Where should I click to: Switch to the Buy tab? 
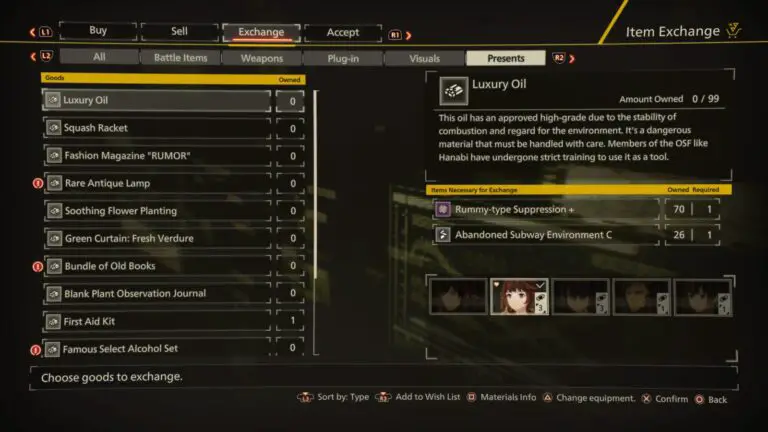tap(98, 32)
